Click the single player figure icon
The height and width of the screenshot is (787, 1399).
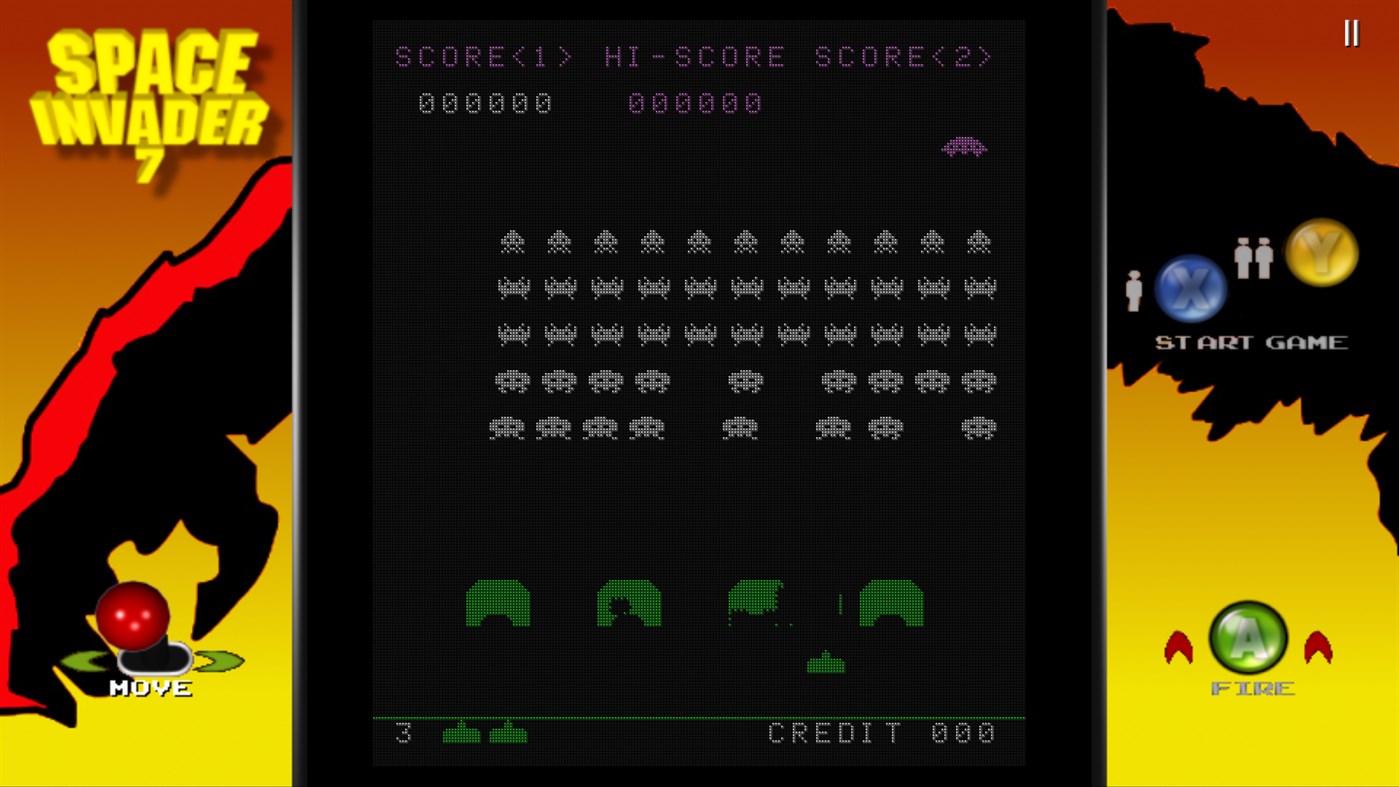(1132, 291)
